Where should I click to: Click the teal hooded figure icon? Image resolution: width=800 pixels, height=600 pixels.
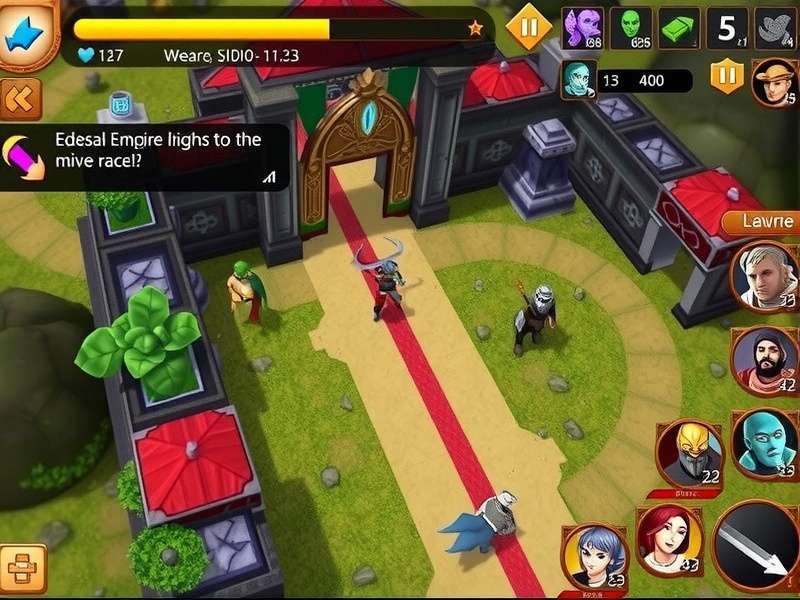click(x=578, y=80)
